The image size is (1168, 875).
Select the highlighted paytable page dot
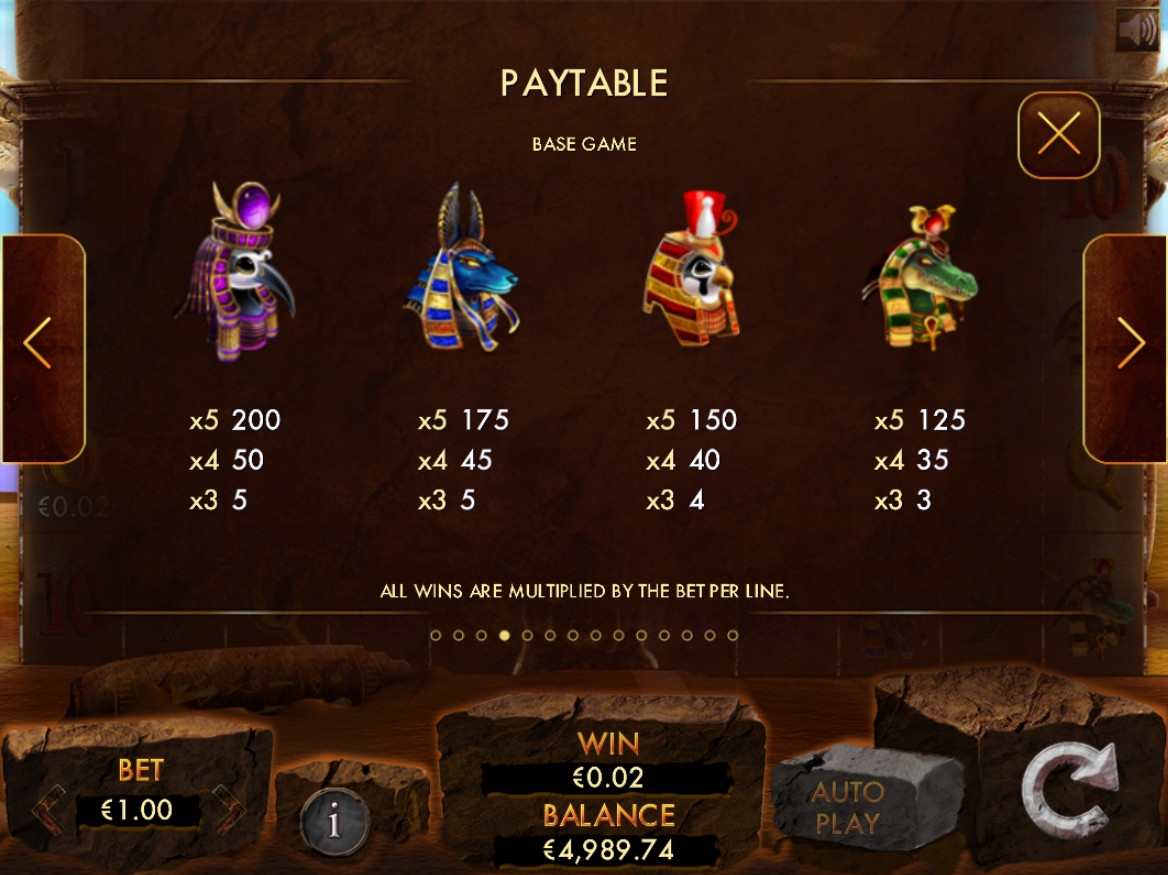pos(504,635)
